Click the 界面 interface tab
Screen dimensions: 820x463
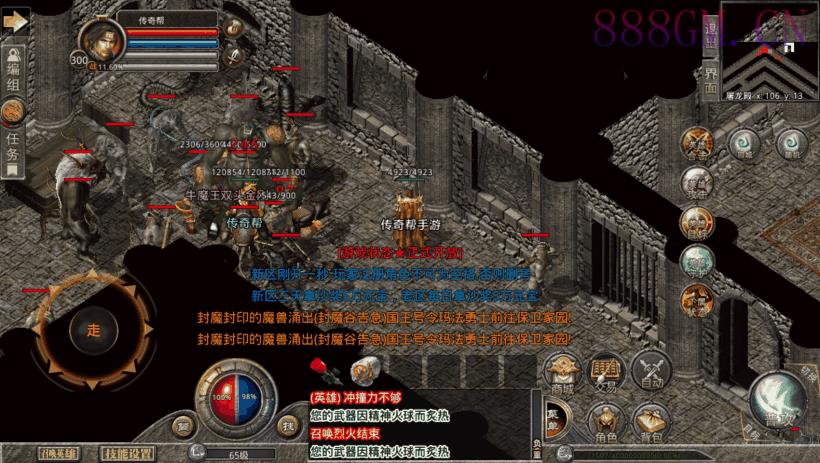711,80
